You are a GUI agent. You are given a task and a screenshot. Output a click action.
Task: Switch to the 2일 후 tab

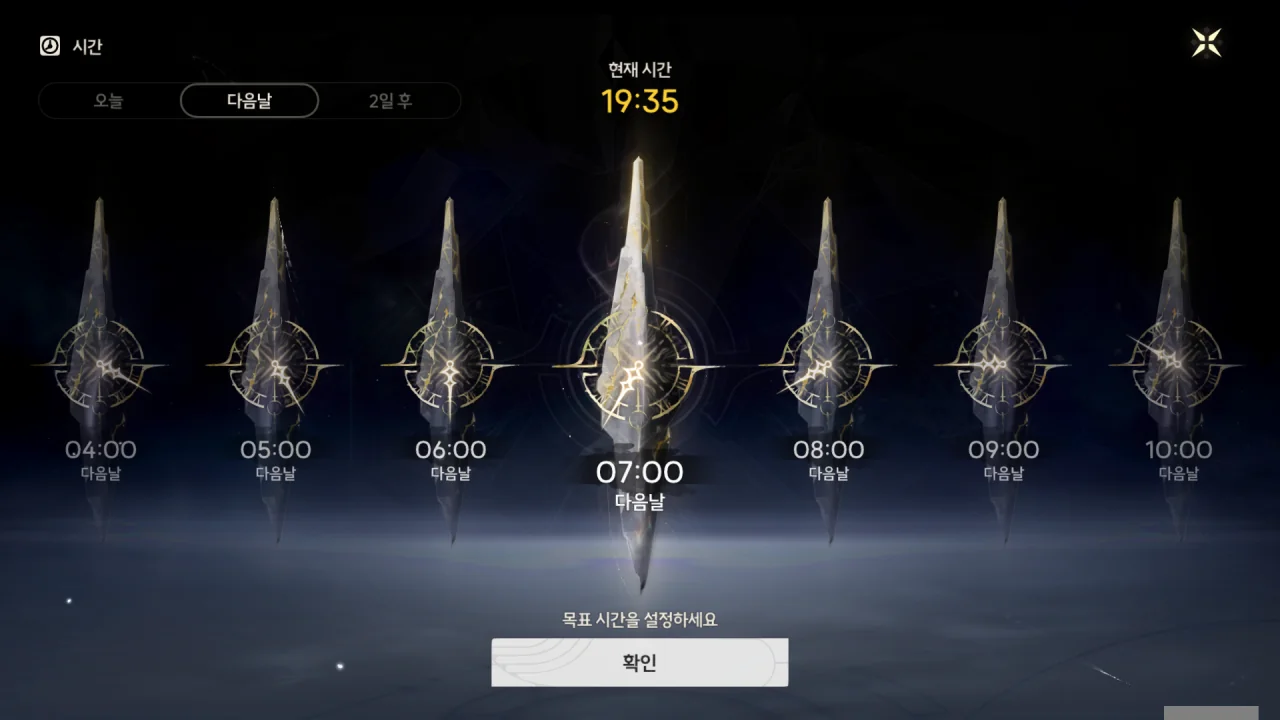click(390, 101)
